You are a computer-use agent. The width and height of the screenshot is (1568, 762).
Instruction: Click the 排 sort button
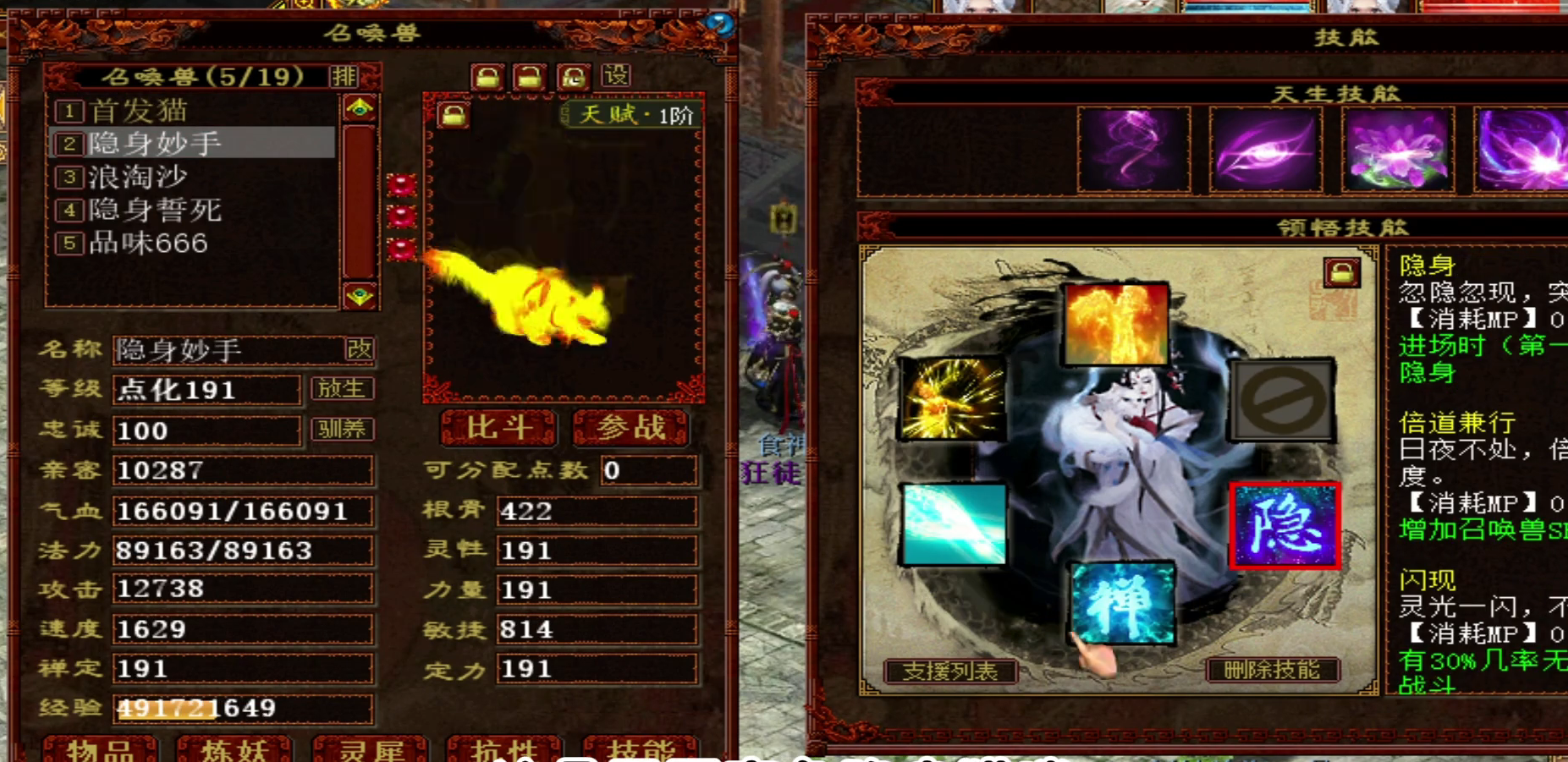(x=344, y=77)
